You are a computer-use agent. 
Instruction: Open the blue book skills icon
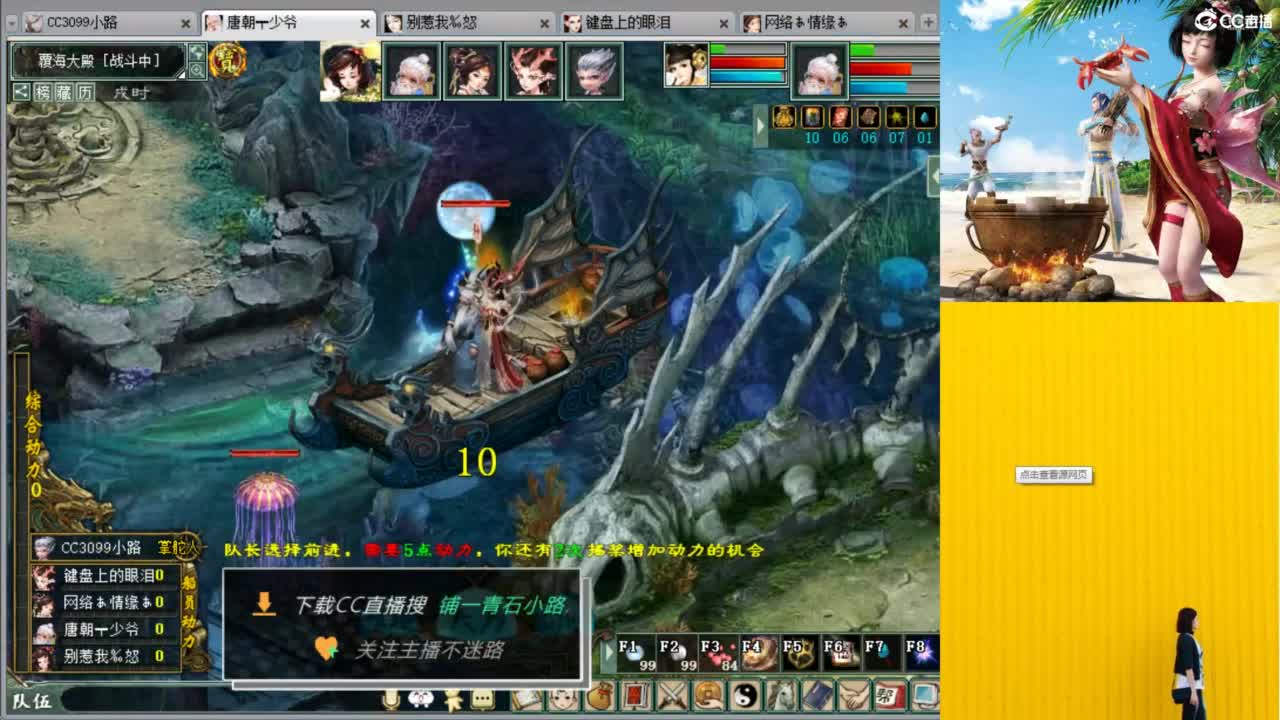pos(818,696)
